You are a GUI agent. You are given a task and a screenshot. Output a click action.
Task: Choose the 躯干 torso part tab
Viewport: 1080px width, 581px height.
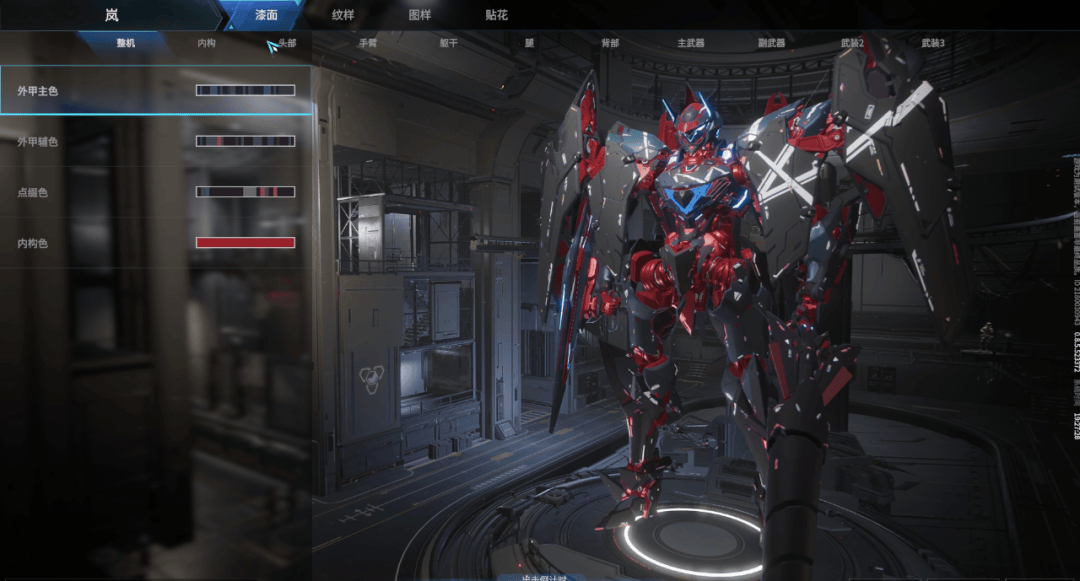point(450,44)
